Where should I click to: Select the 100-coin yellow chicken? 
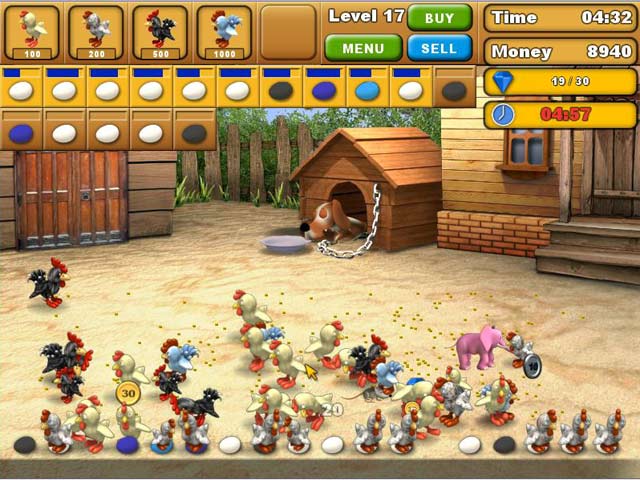pos(32,31)
